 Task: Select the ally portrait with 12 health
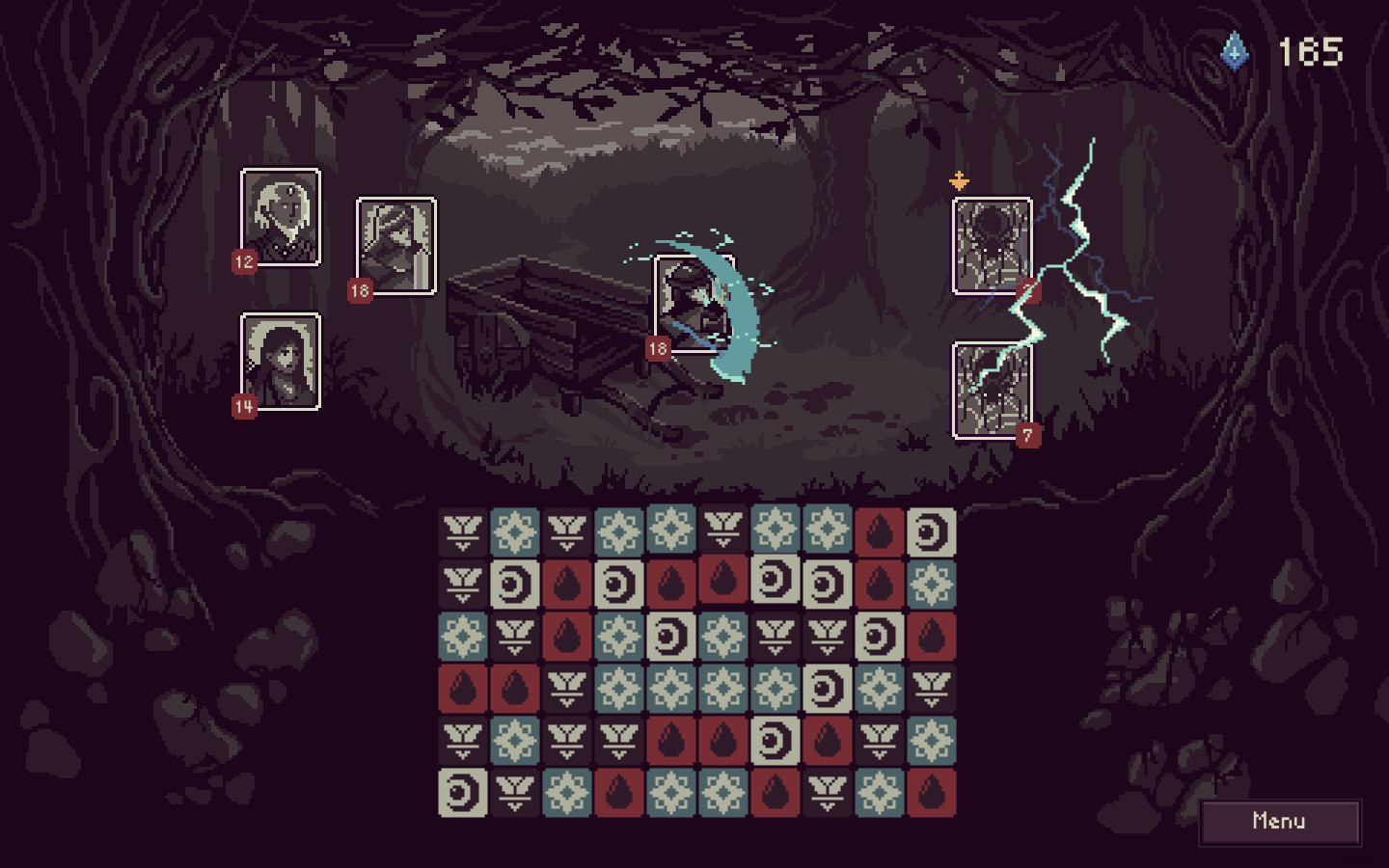click(x=281, y=216)
